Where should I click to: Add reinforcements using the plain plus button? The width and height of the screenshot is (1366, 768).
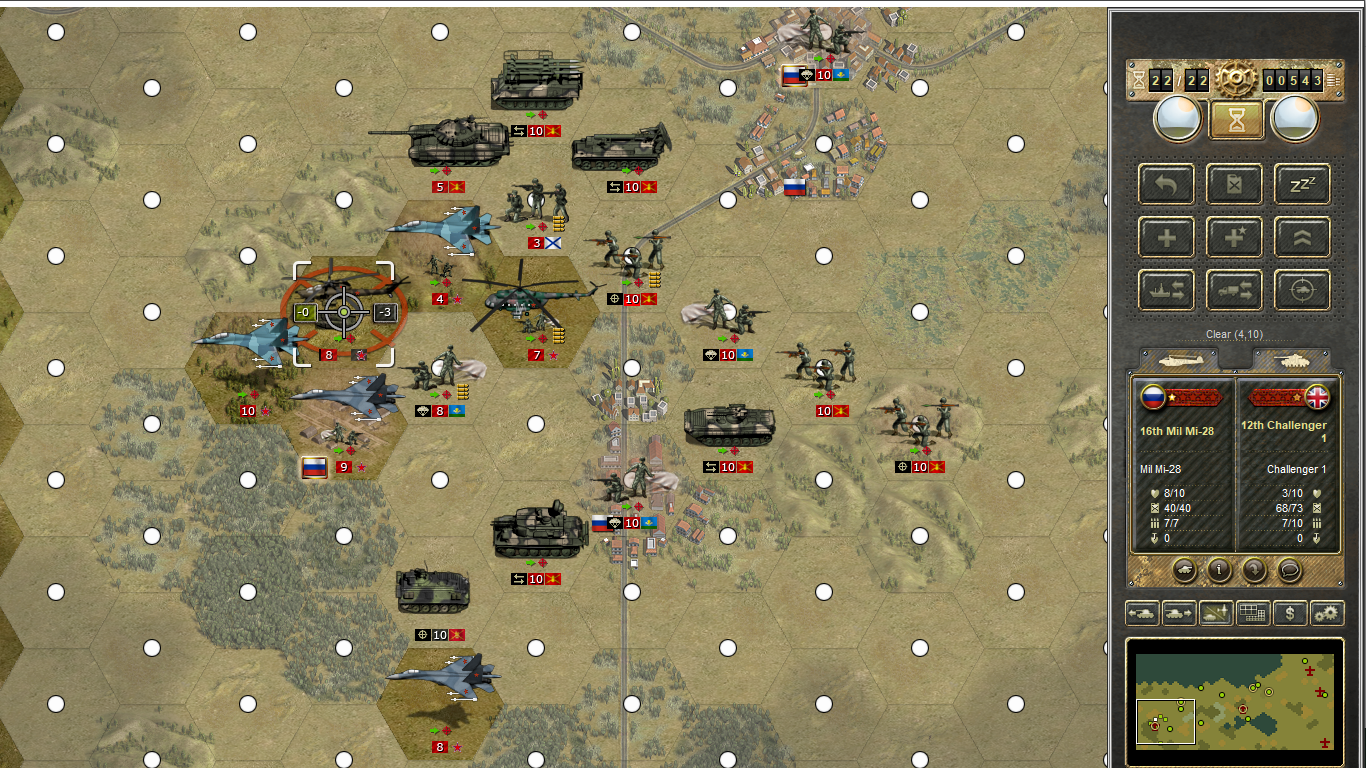1166,238
